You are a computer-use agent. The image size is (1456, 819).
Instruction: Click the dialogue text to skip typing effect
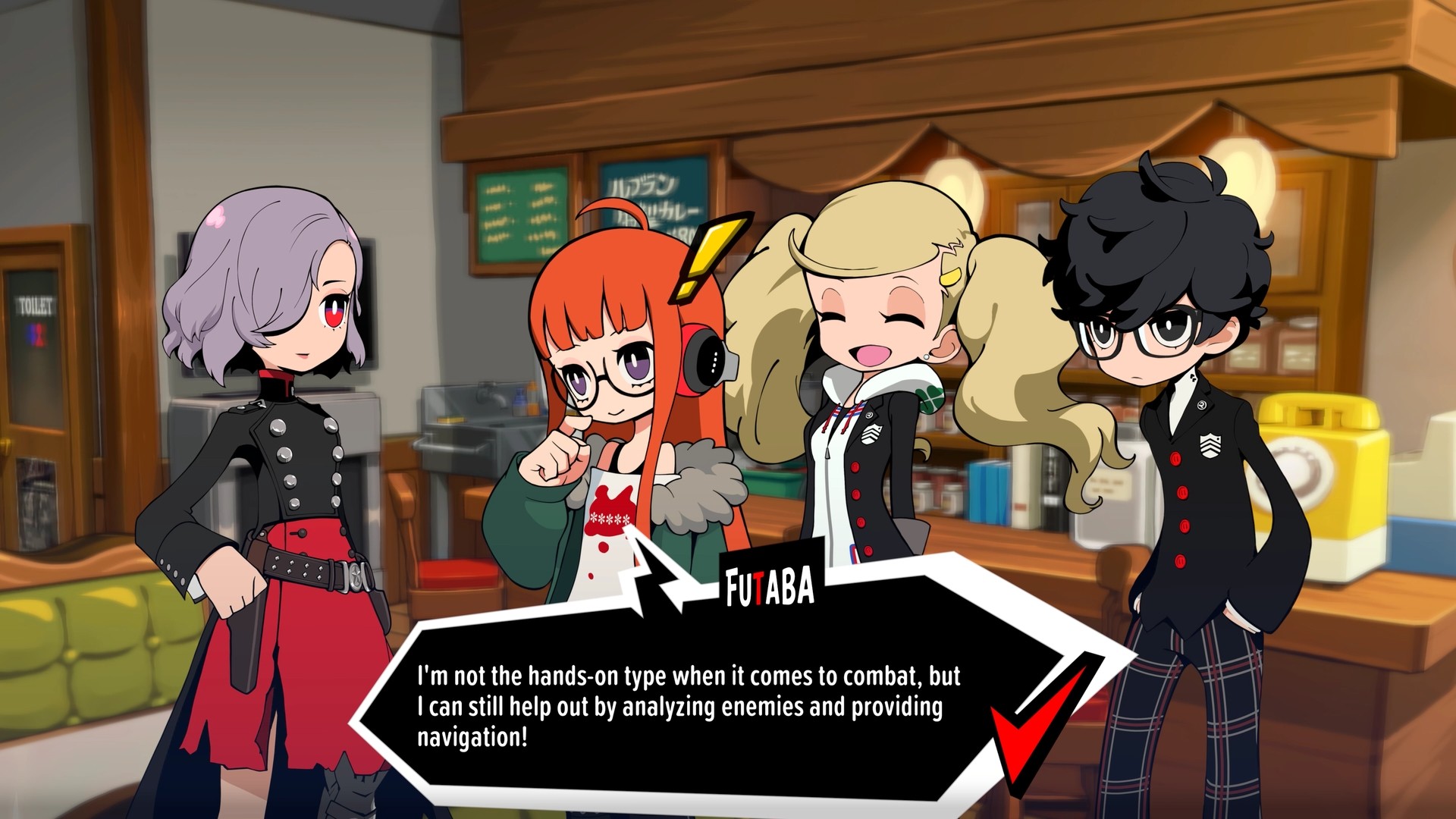tap(682, 705)
